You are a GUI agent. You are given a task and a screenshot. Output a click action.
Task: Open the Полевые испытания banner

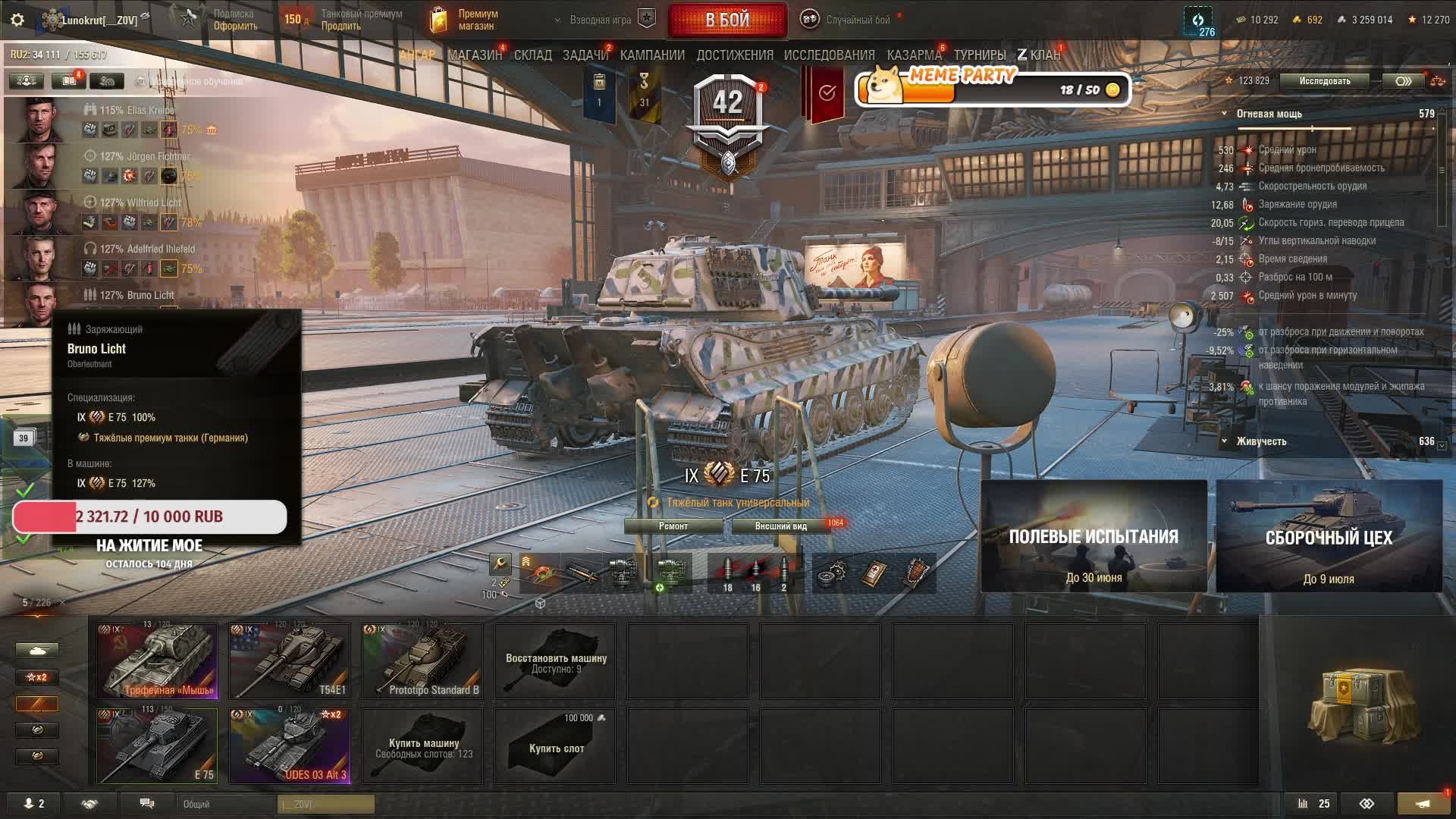tap(1094, 536)
